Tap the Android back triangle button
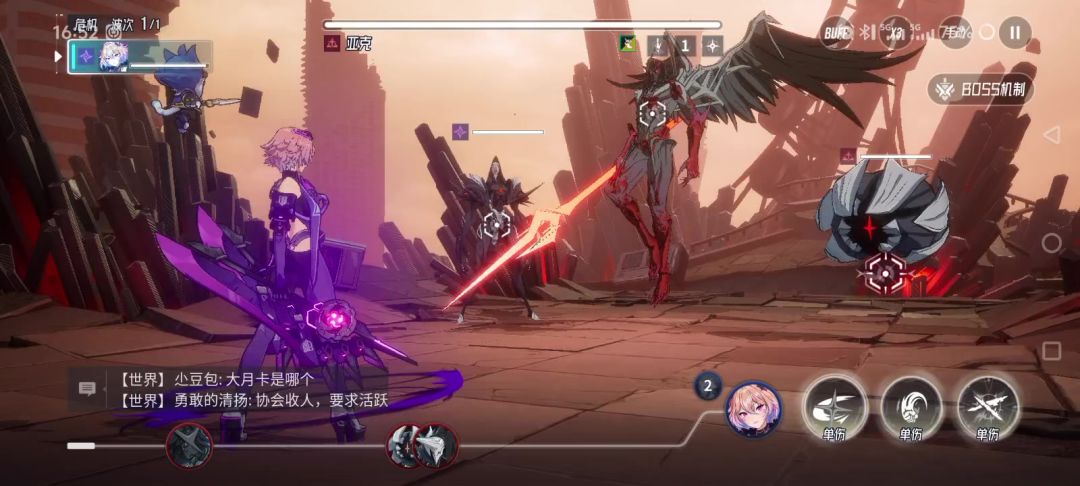 pos(1051,135)
